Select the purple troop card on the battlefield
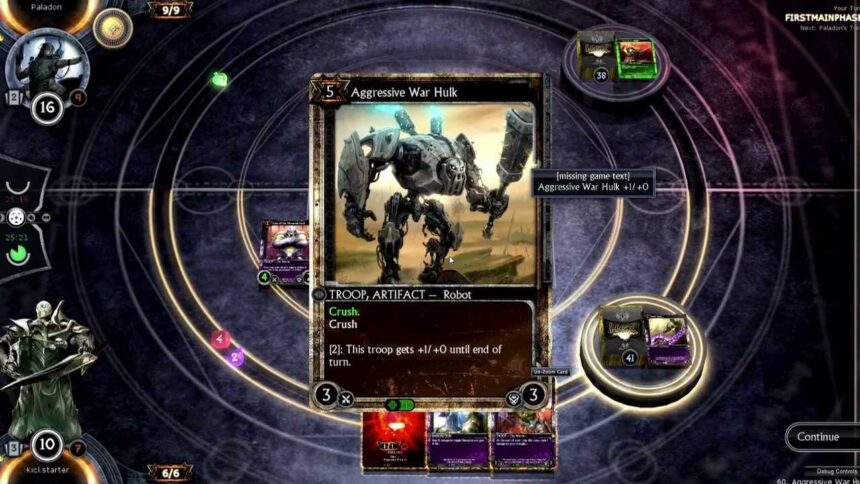This screenshot has width=860, height=484. click(x=283, y=250)
